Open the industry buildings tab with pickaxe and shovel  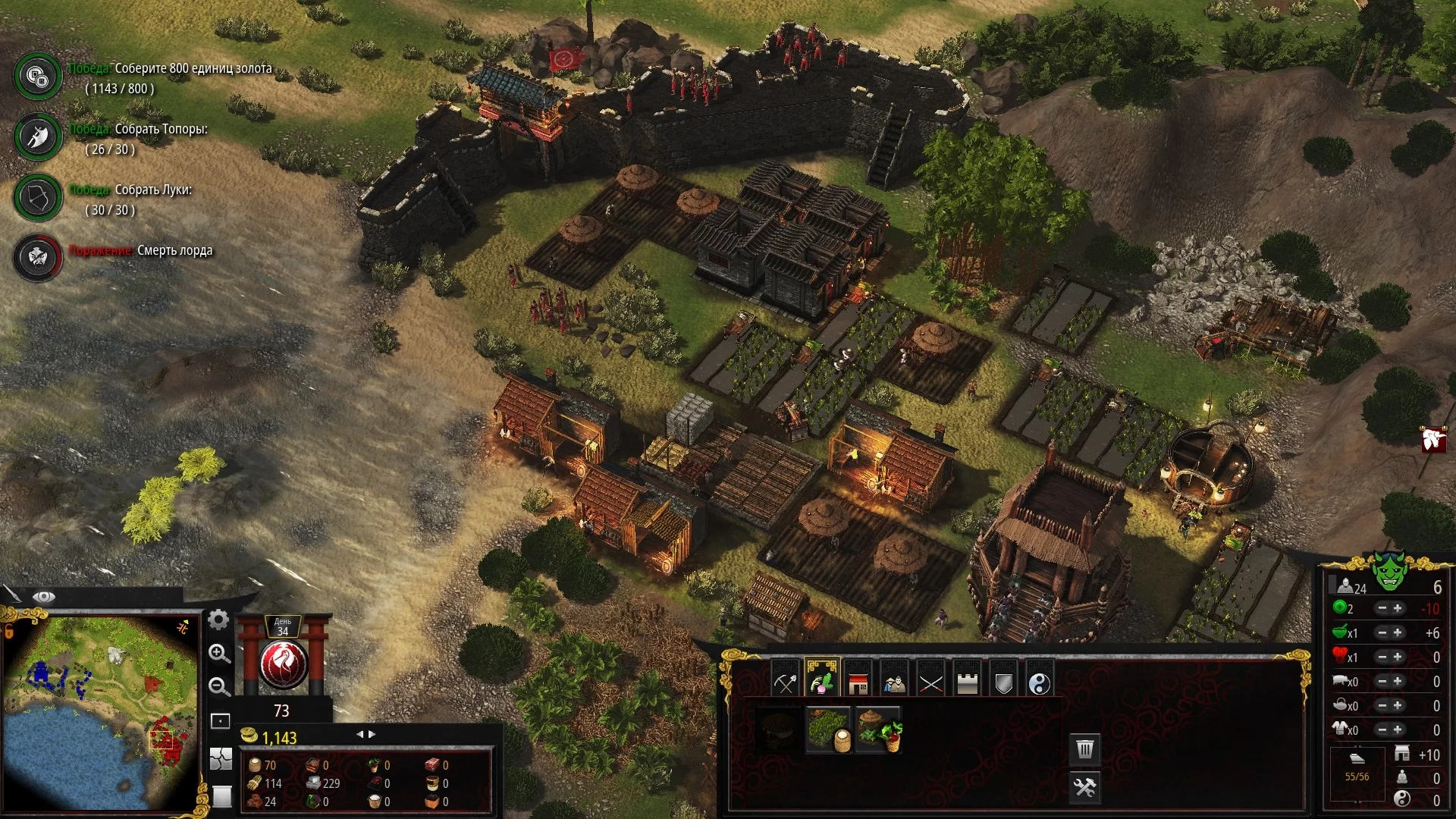pos(785,682)
